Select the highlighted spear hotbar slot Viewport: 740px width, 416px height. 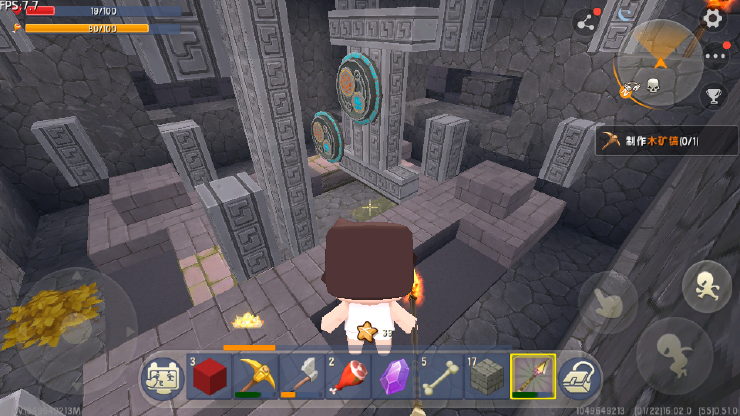[530, 377]
